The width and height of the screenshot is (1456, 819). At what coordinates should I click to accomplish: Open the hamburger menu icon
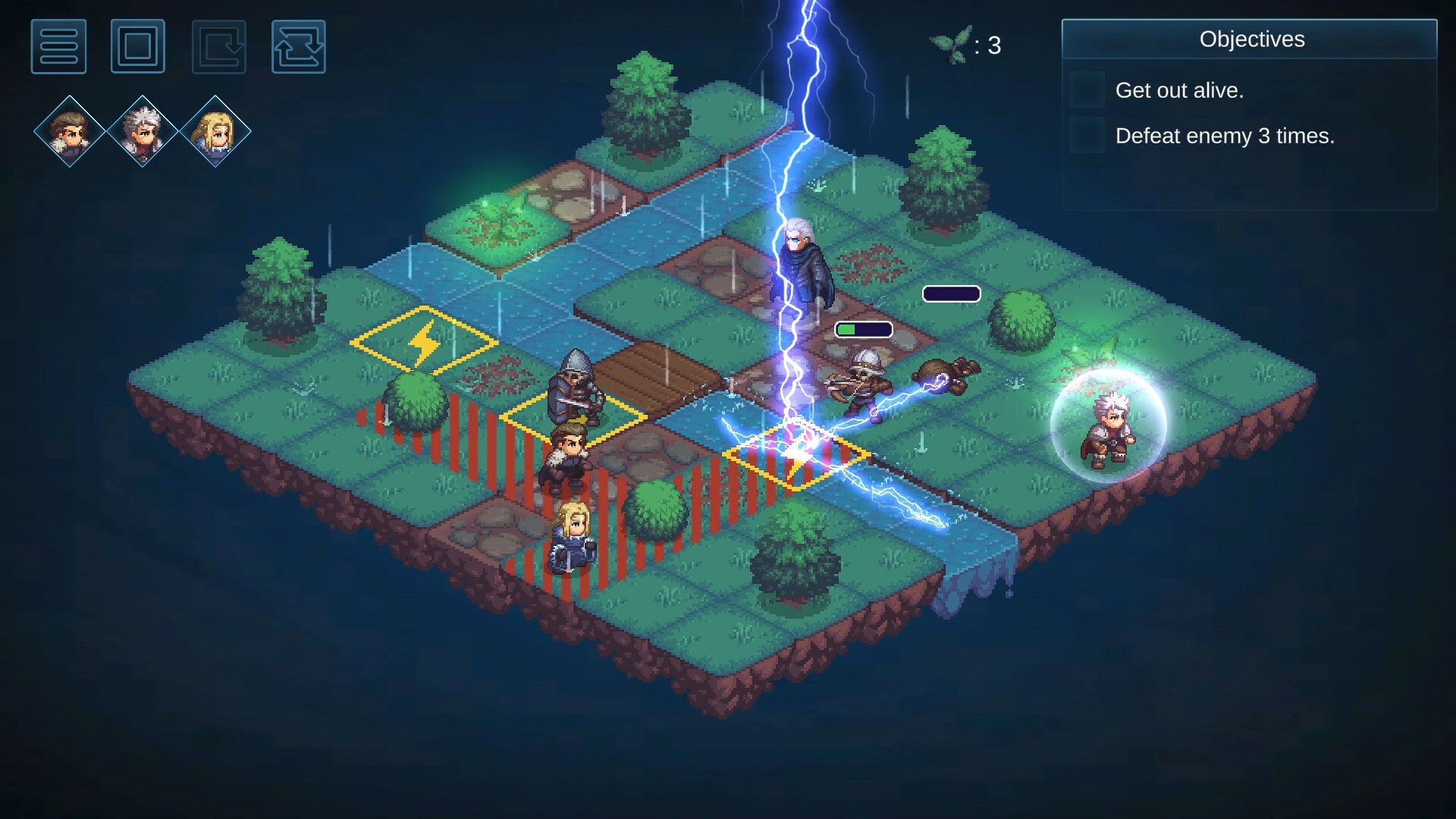click(x=59, y=47)
